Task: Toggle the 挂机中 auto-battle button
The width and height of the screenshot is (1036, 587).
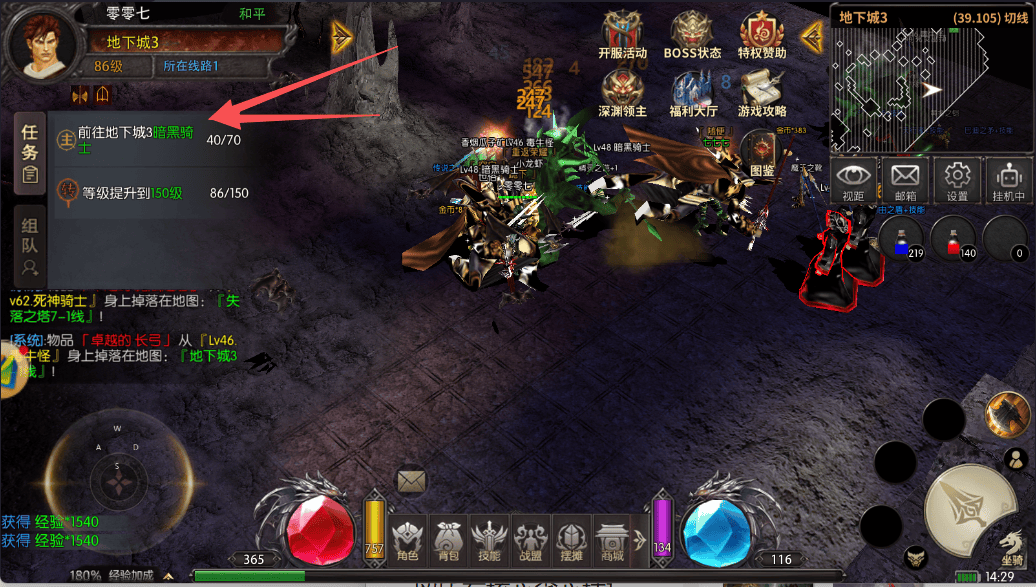Action: coord(1008,180)
